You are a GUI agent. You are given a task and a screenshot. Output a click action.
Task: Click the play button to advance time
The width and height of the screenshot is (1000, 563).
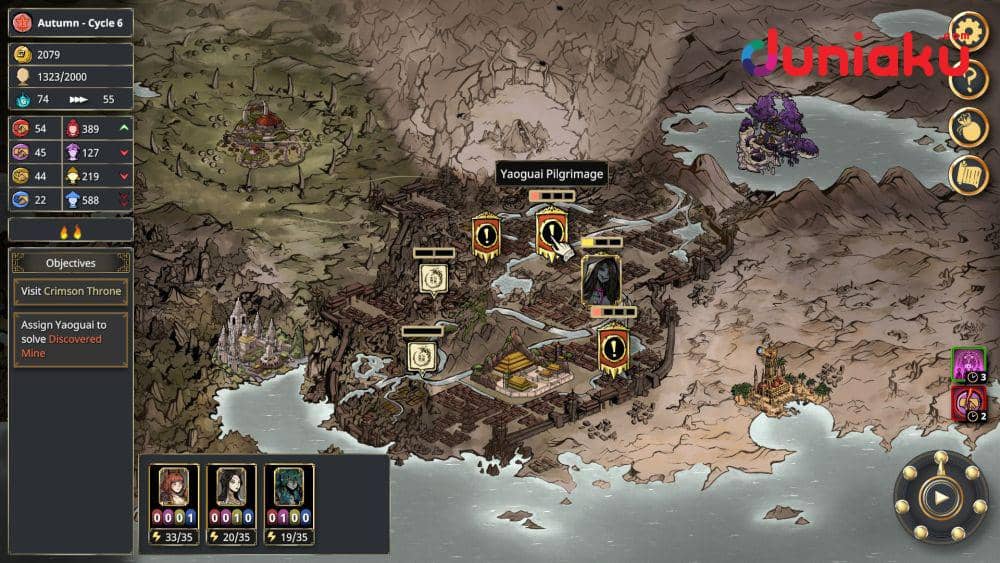[940, 496]
